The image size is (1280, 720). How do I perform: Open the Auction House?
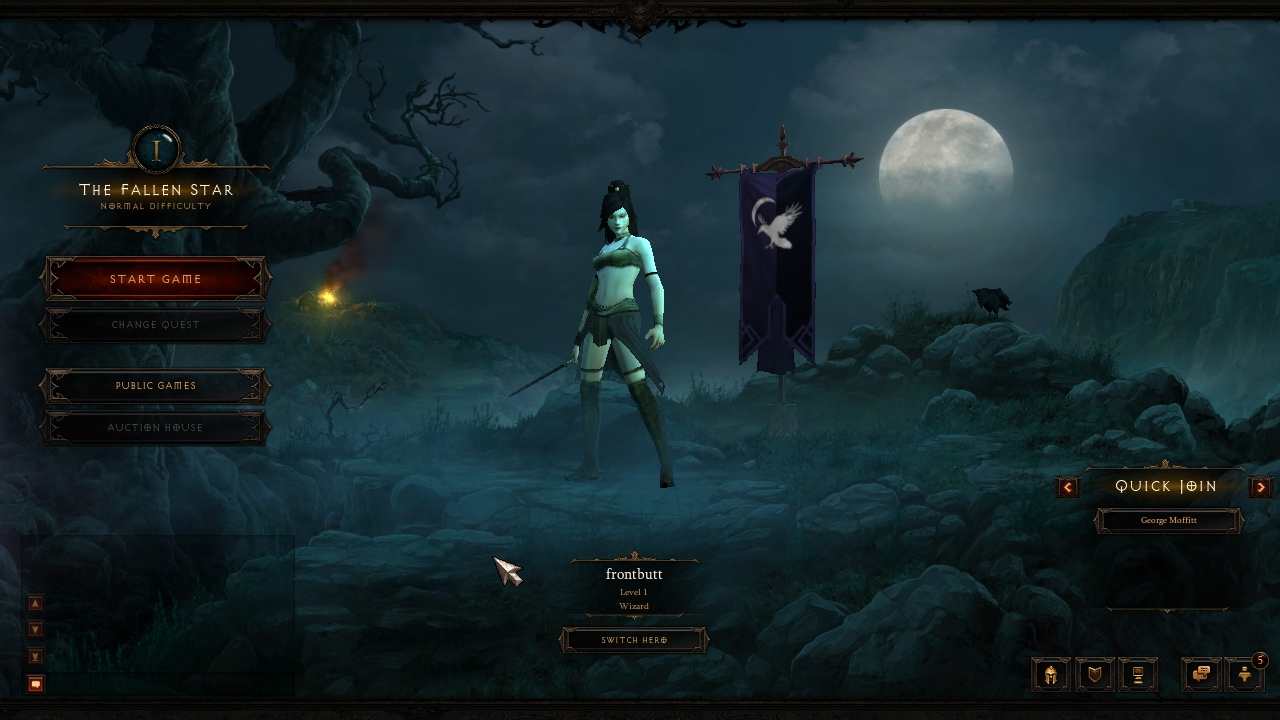coord(156,428)
